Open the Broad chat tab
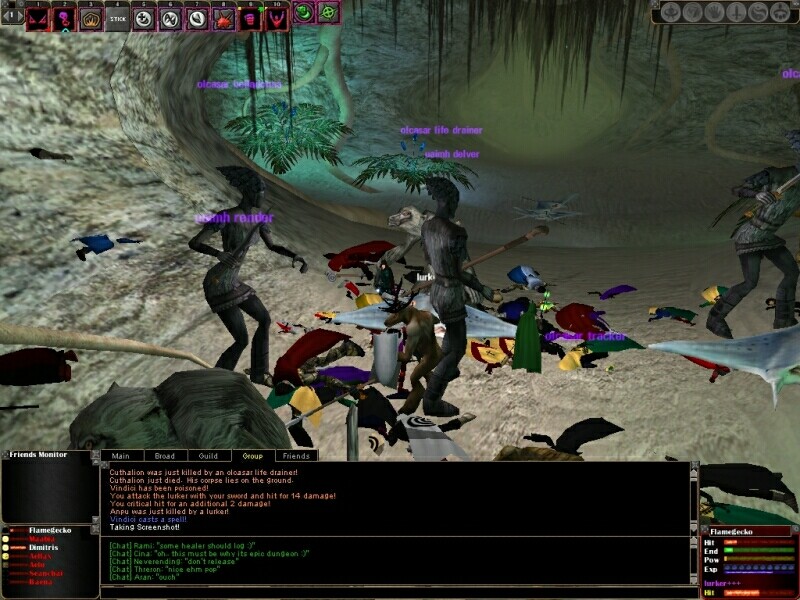800x600 pixels. [165, 456]
